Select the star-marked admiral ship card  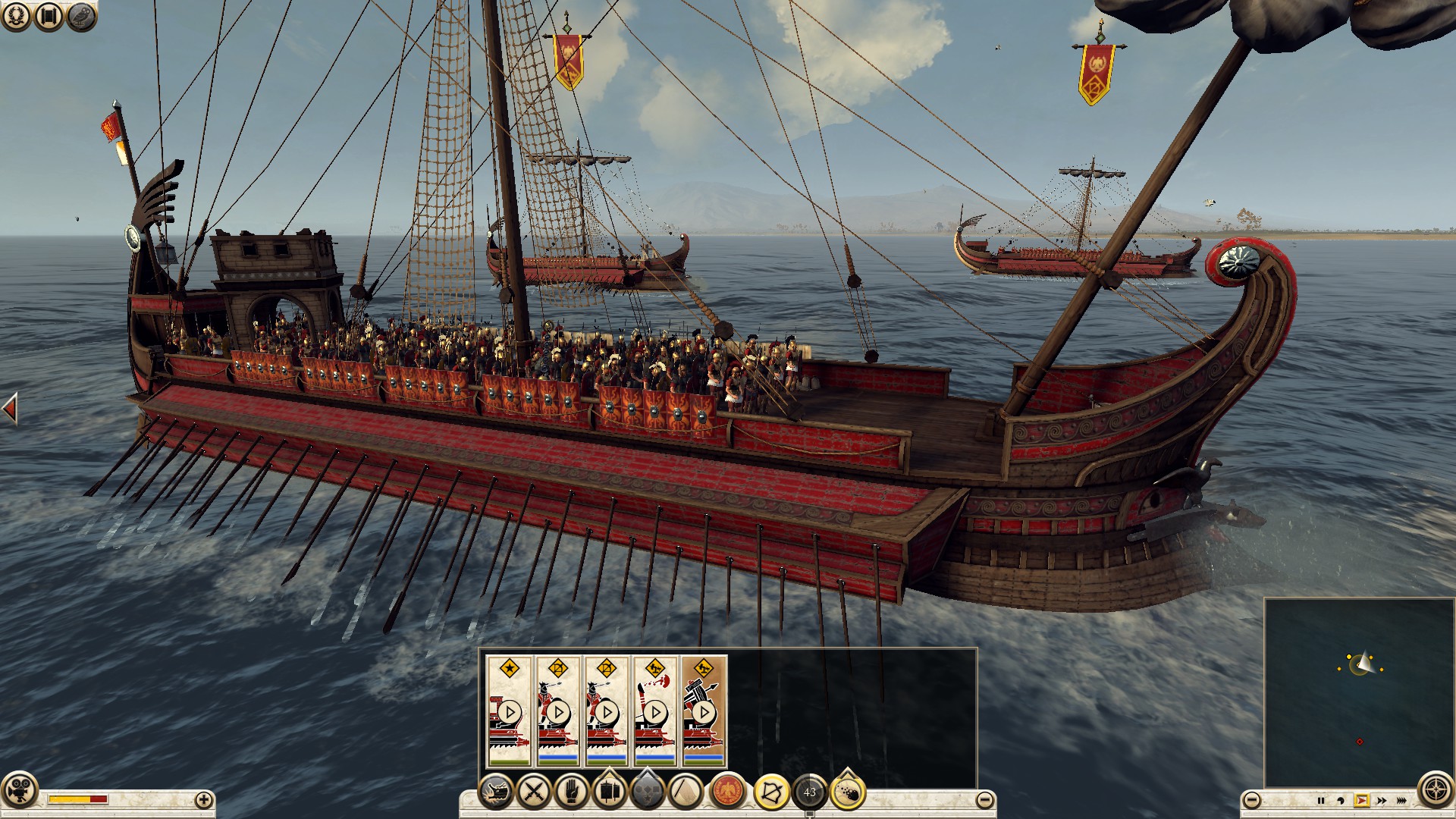509,711
